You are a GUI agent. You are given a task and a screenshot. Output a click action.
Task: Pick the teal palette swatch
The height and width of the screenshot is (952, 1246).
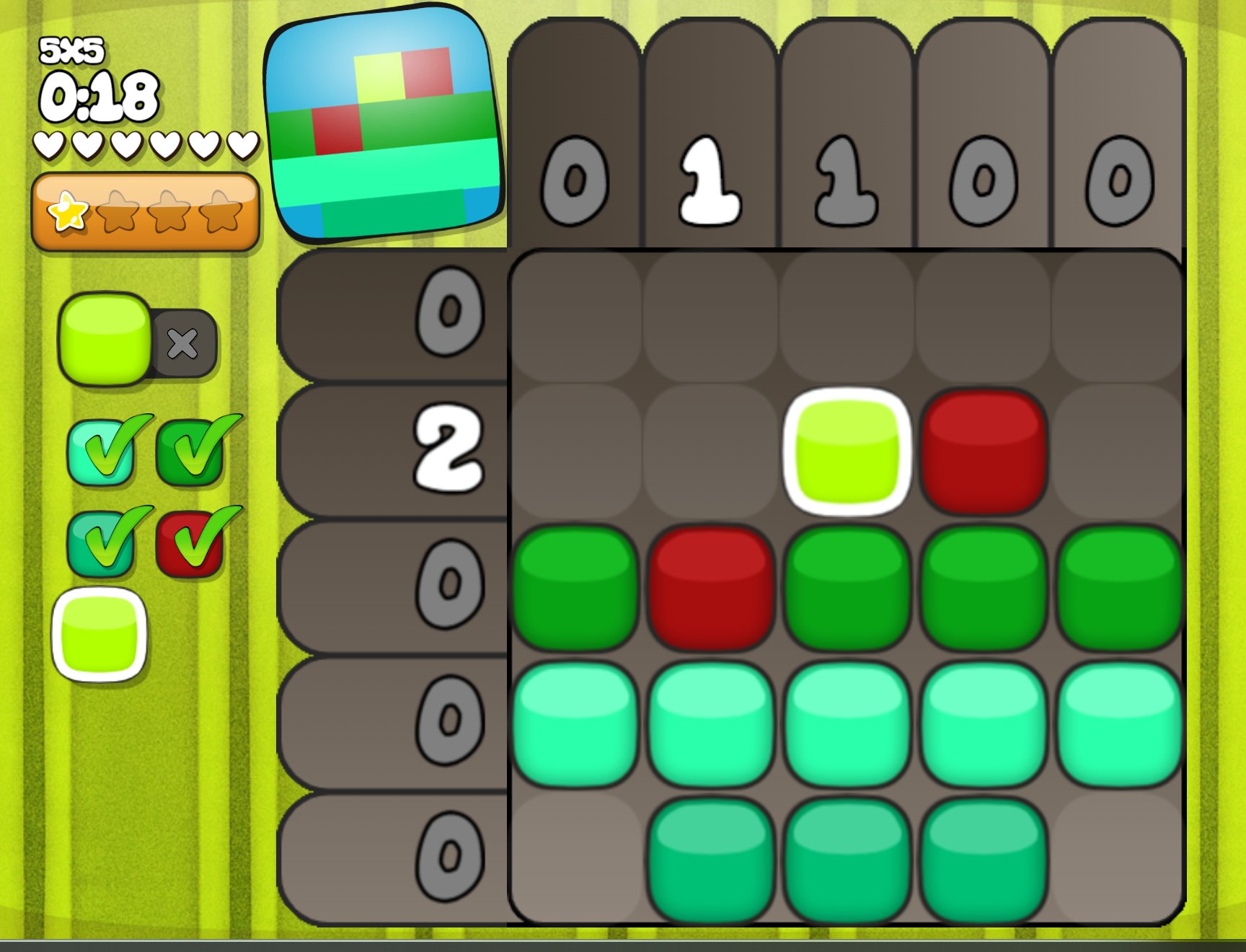point(102,543)
